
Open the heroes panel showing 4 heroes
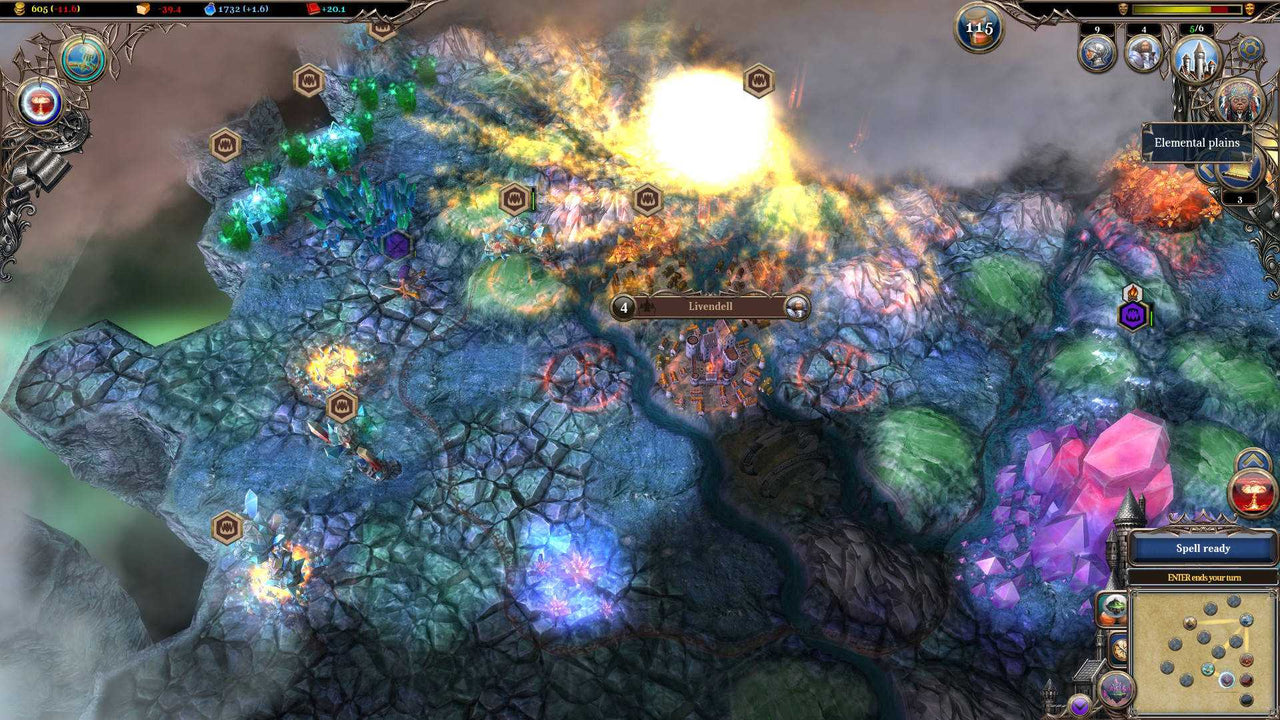(x=1142, y=52)
